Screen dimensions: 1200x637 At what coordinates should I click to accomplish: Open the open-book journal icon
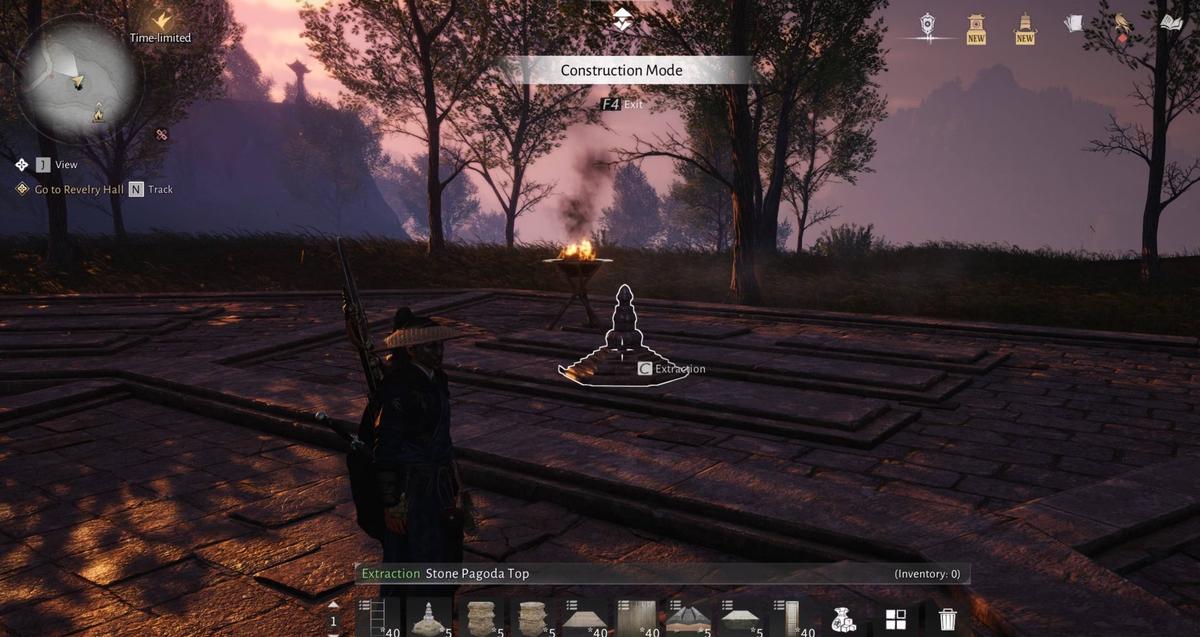tap(1171, 23)
